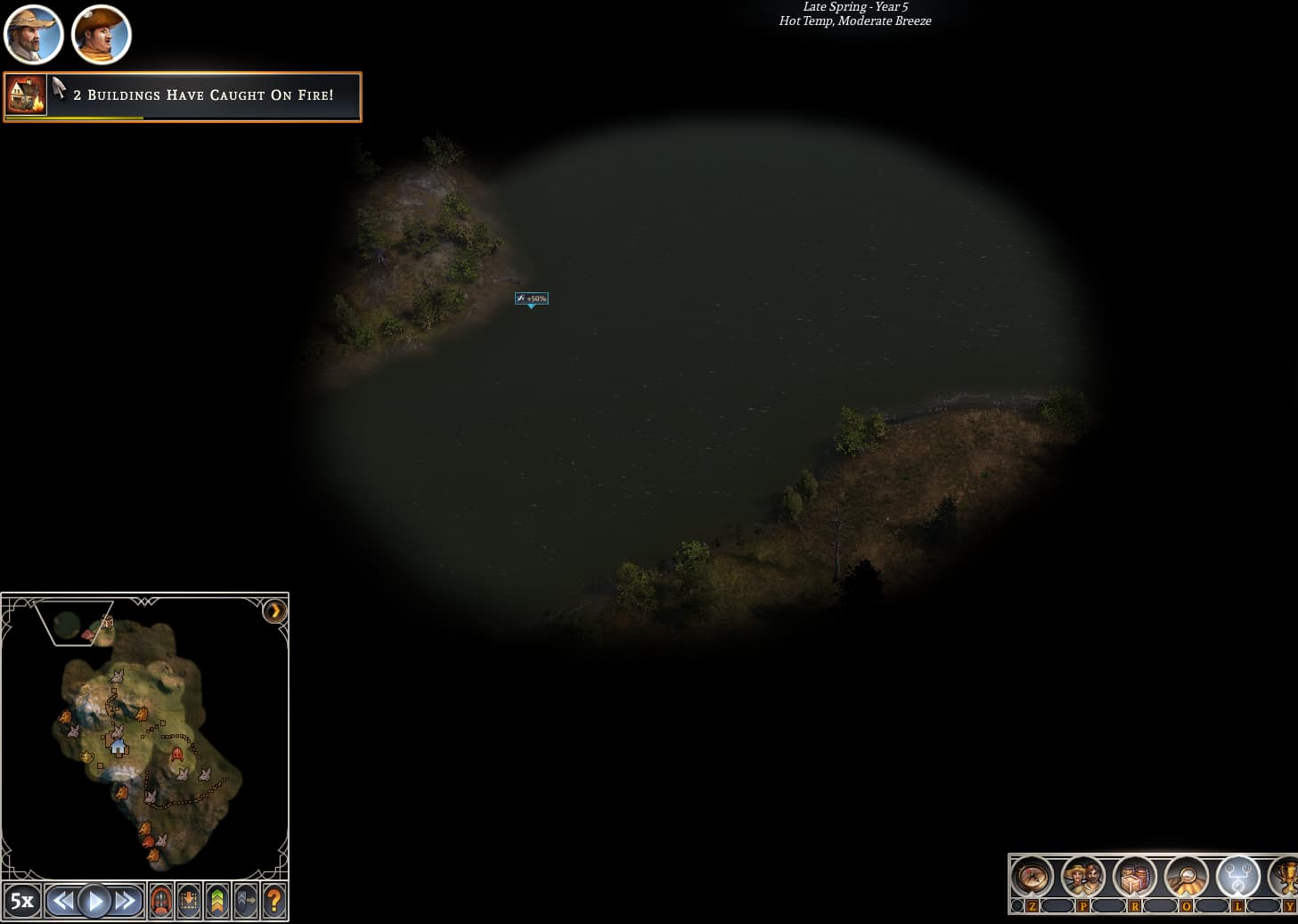Screen dimensions: 1298x924
Task: Open help with the orange question mark
Action: (274, 901)
